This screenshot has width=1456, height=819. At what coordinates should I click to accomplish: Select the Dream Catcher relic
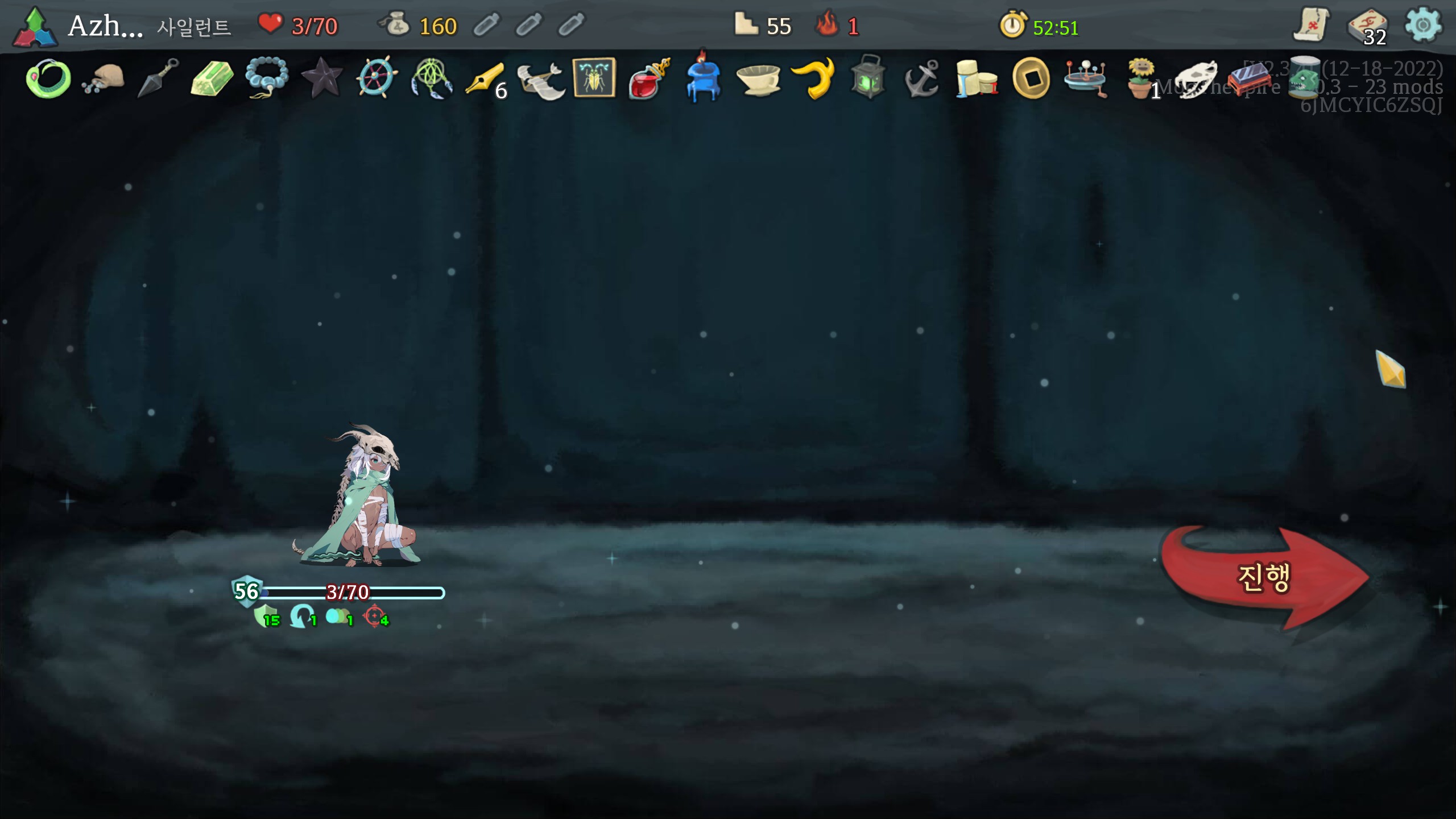click(x=431, y=78)
